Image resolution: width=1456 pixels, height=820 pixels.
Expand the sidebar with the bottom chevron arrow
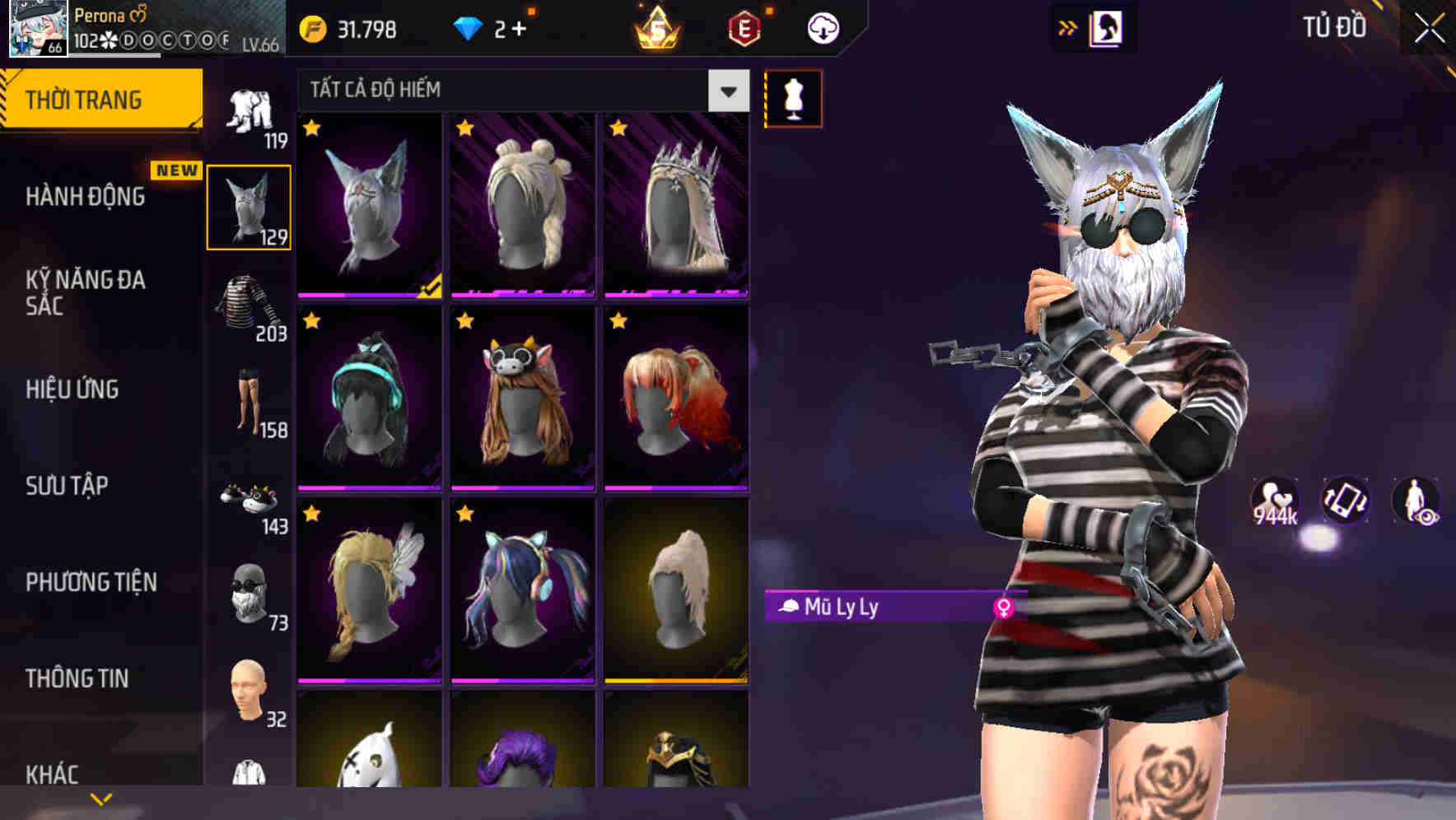[101, 799]
